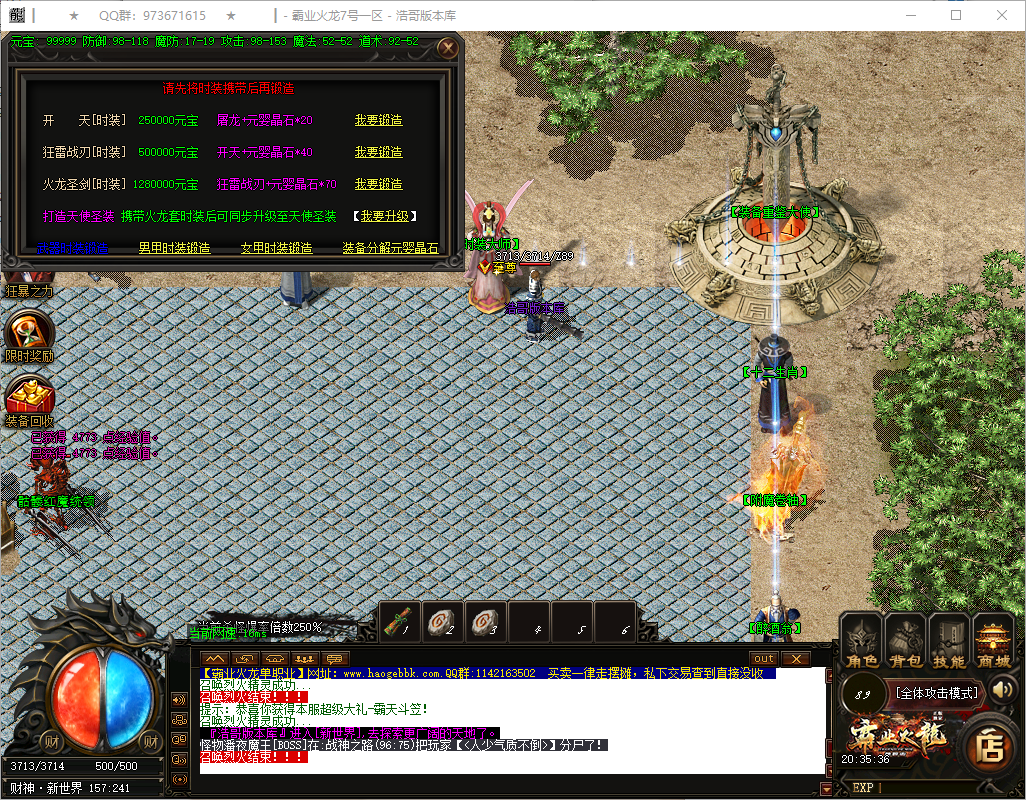Close the fashion forging dialog
This screenshot has width=1026, height=800.
coord(448,47)
